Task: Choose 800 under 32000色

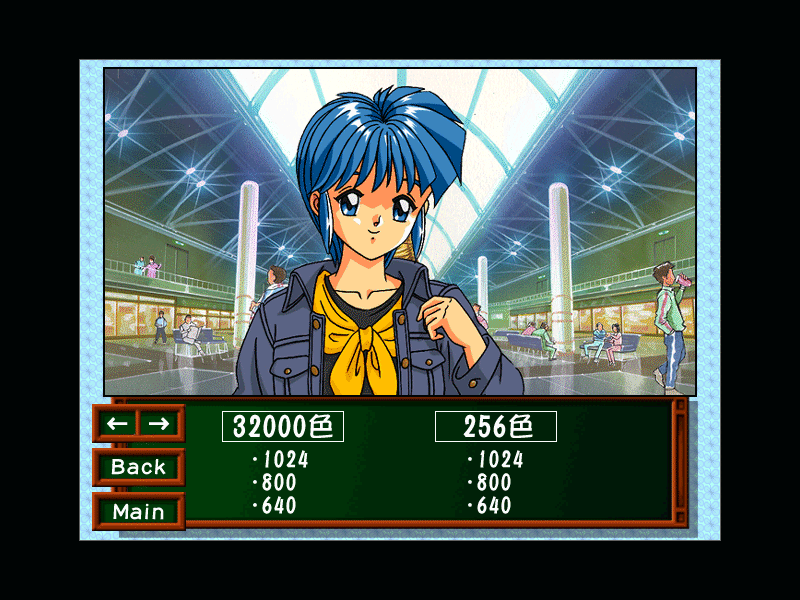Action: pyautogui.click(x=275, y=483)
